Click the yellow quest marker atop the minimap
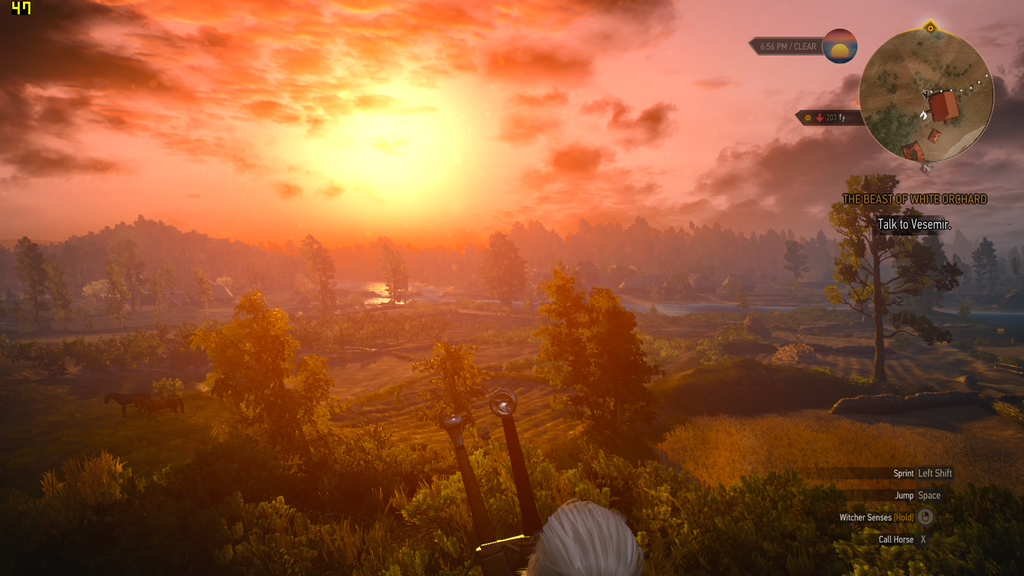Image resolution: width=1024 pixels, height=576 pixels. click(930, 27)
